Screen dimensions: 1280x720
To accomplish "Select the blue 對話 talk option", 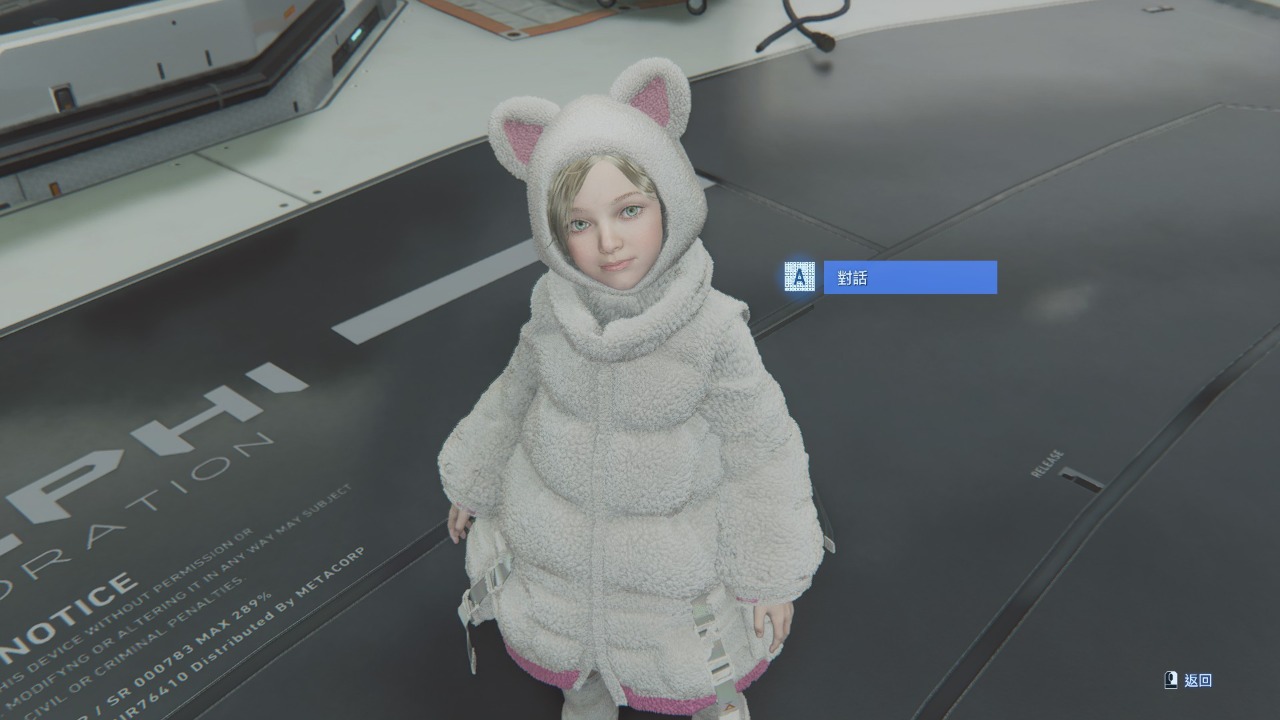I will click(x=909, y=278).
